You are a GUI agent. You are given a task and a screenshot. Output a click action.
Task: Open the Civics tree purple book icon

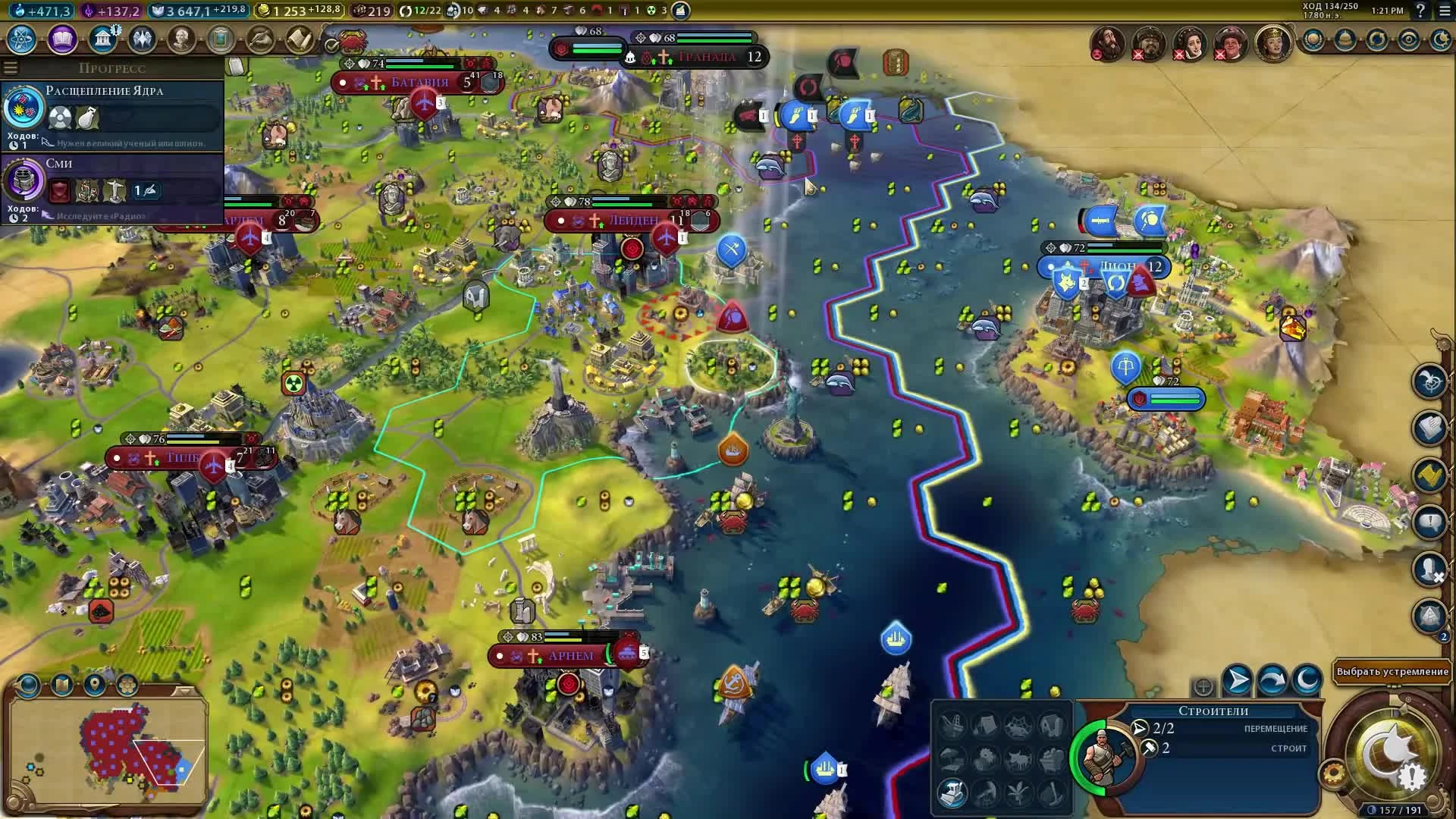point(61,40)
